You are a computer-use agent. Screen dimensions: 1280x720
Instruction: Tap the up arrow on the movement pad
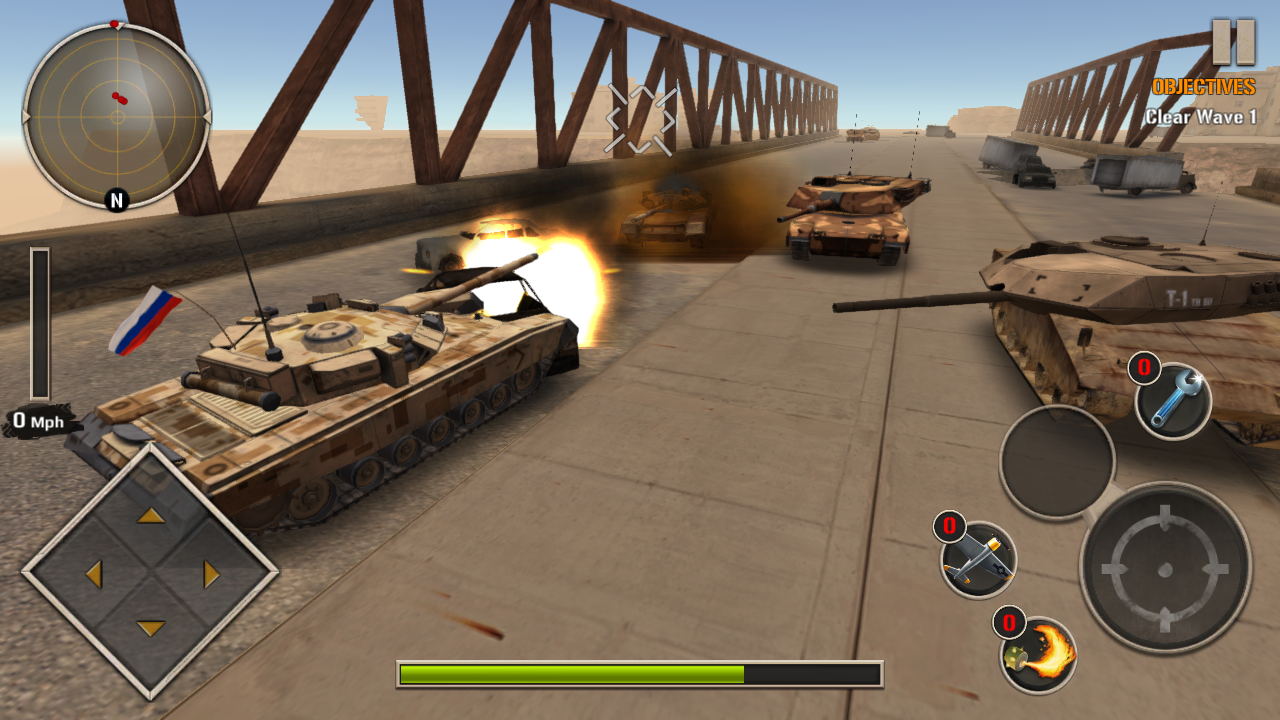[x=151, y=516]
